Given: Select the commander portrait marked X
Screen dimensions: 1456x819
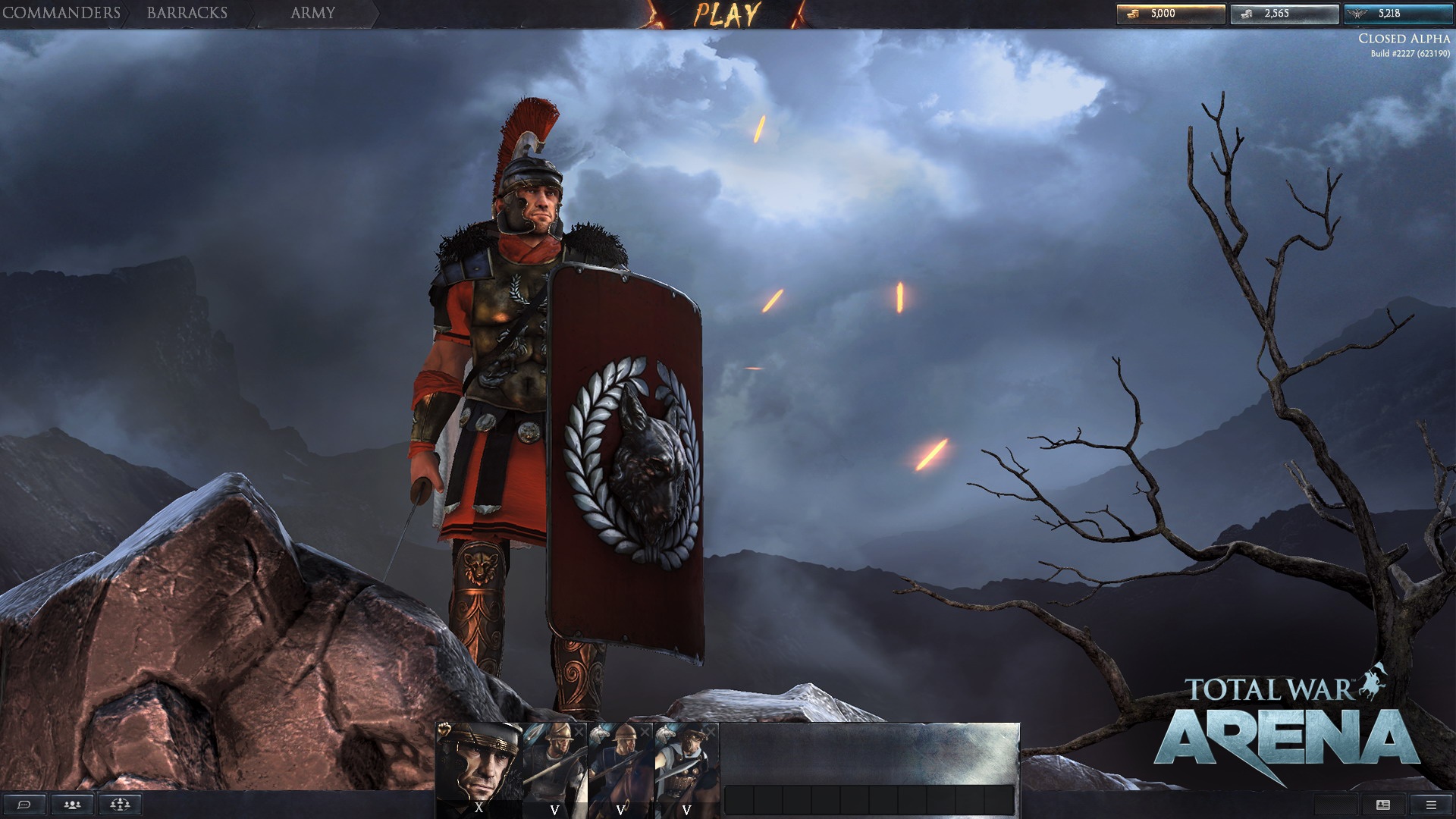Looking at the screenshot, I should [x=478, y=766].
